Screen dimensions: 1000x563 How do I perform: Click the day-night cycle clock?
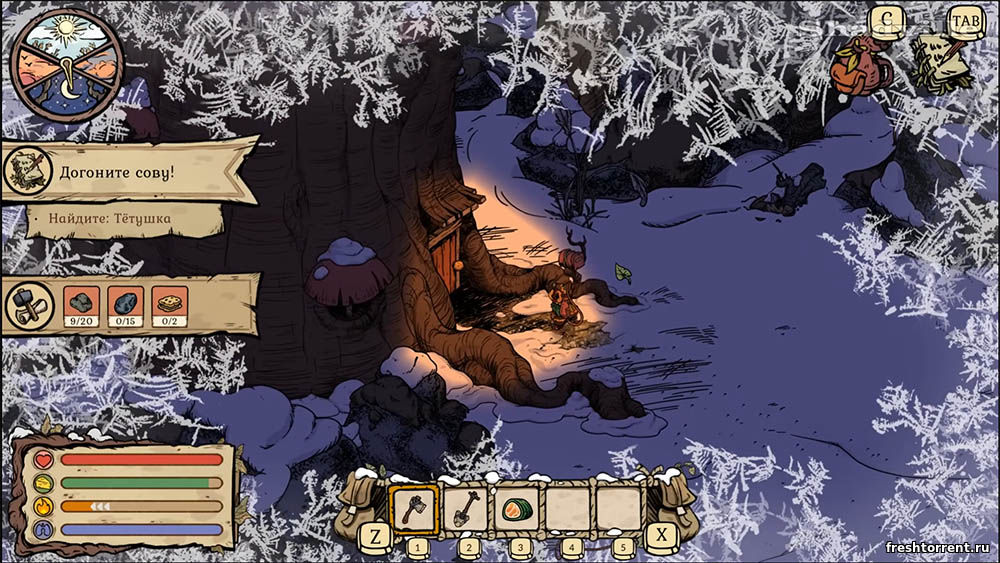pyautogui.click(x=67, y=62)
